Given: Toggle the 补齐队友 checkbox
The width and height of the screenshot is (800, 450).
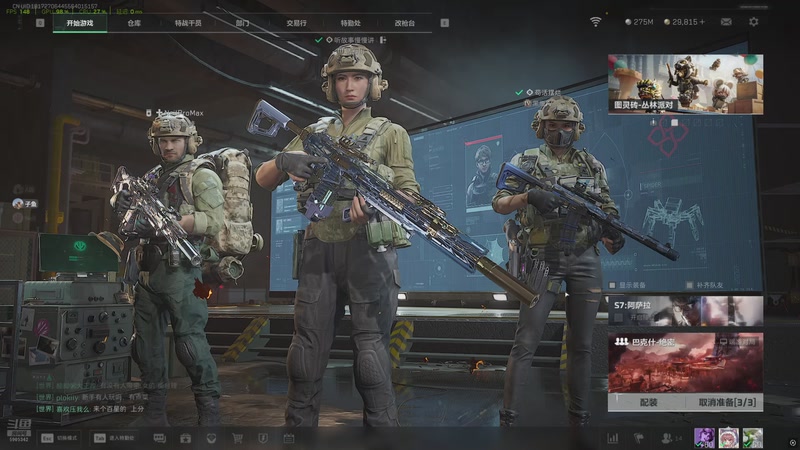Looking at the screenshot, I should tap(690, 285).
